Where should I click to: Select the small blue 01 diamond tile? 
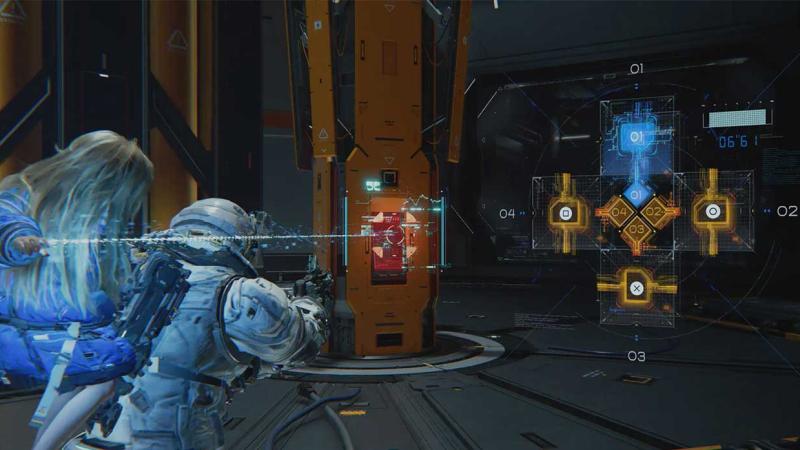pyautogui.click(x=637, y=193)
